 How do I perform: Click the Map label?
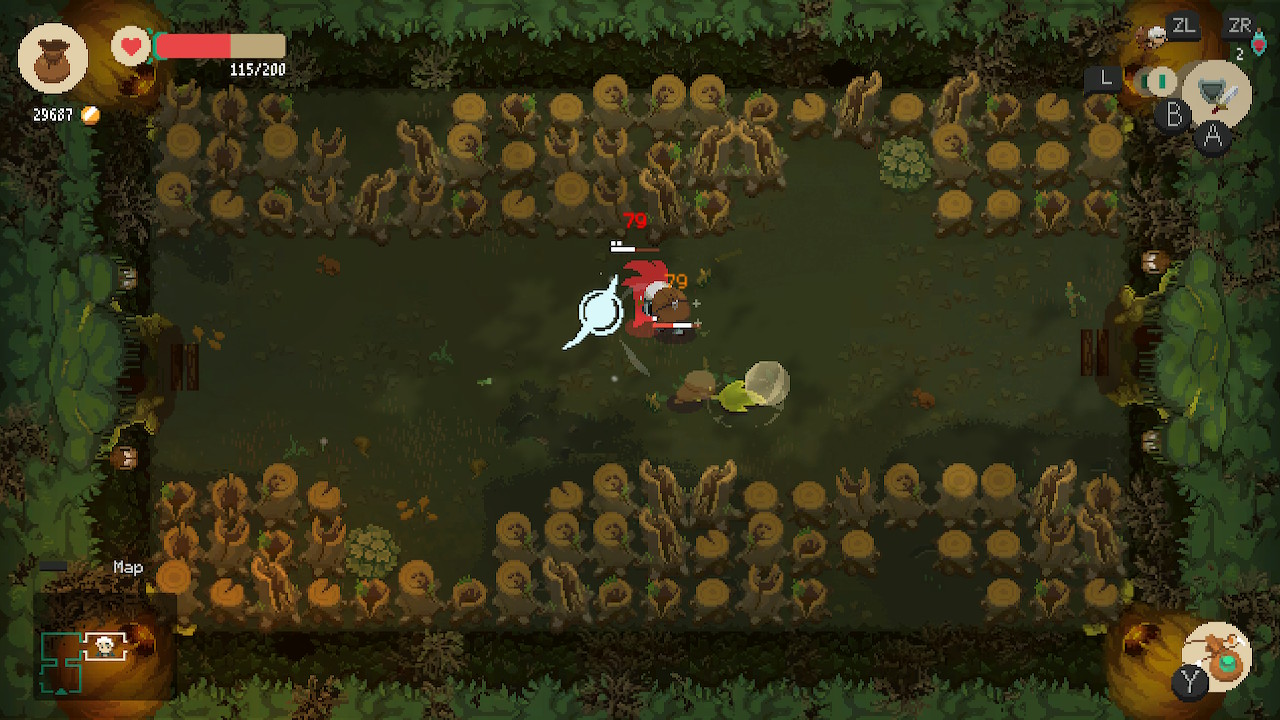click(128, 567)
